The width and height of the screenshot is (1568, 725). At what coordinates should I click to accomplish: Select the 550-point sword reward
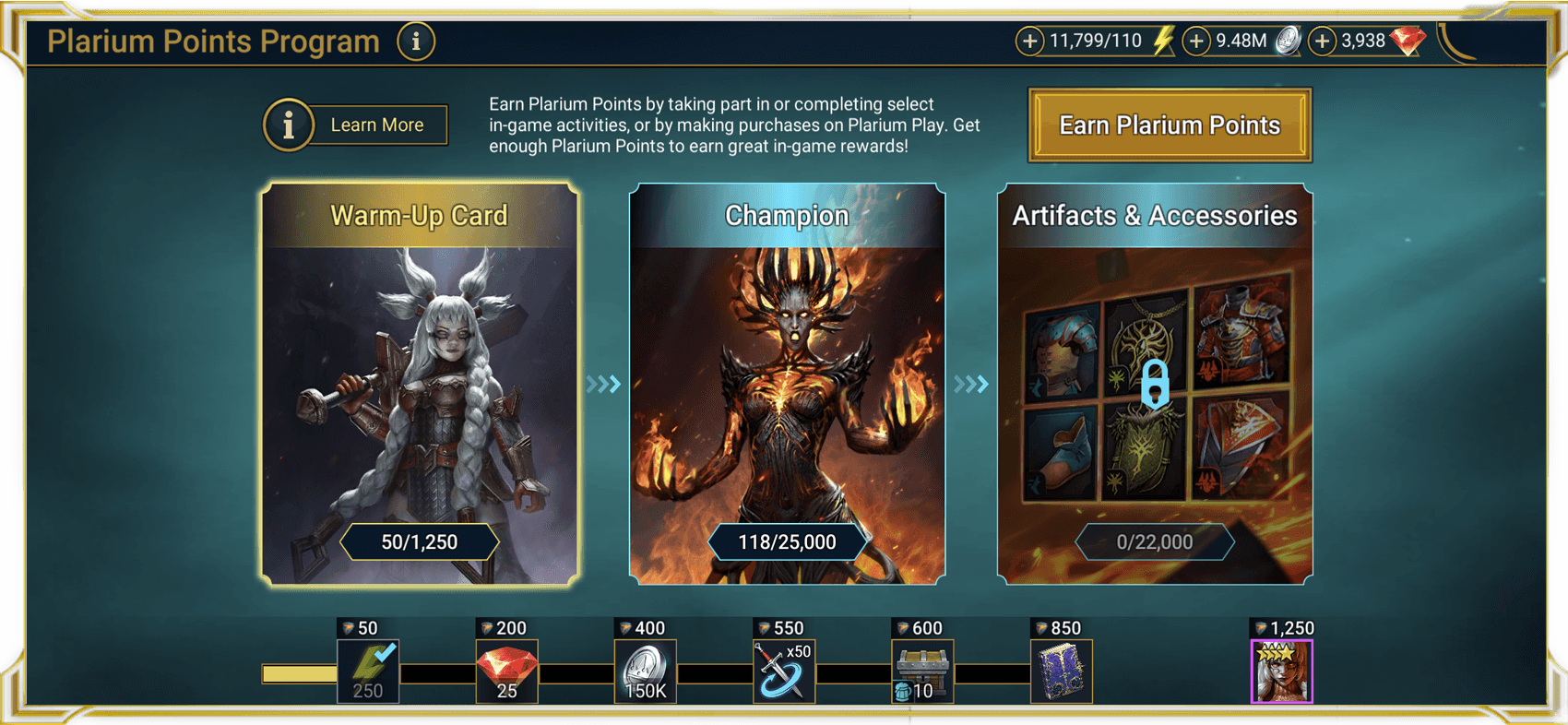click(784, 671)
